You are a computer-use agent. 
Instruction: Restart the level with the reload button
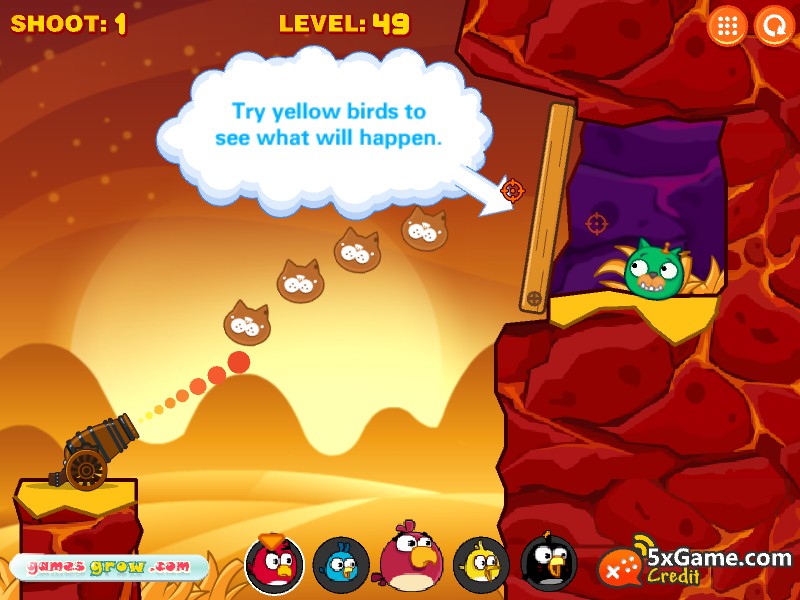(773, 26)
